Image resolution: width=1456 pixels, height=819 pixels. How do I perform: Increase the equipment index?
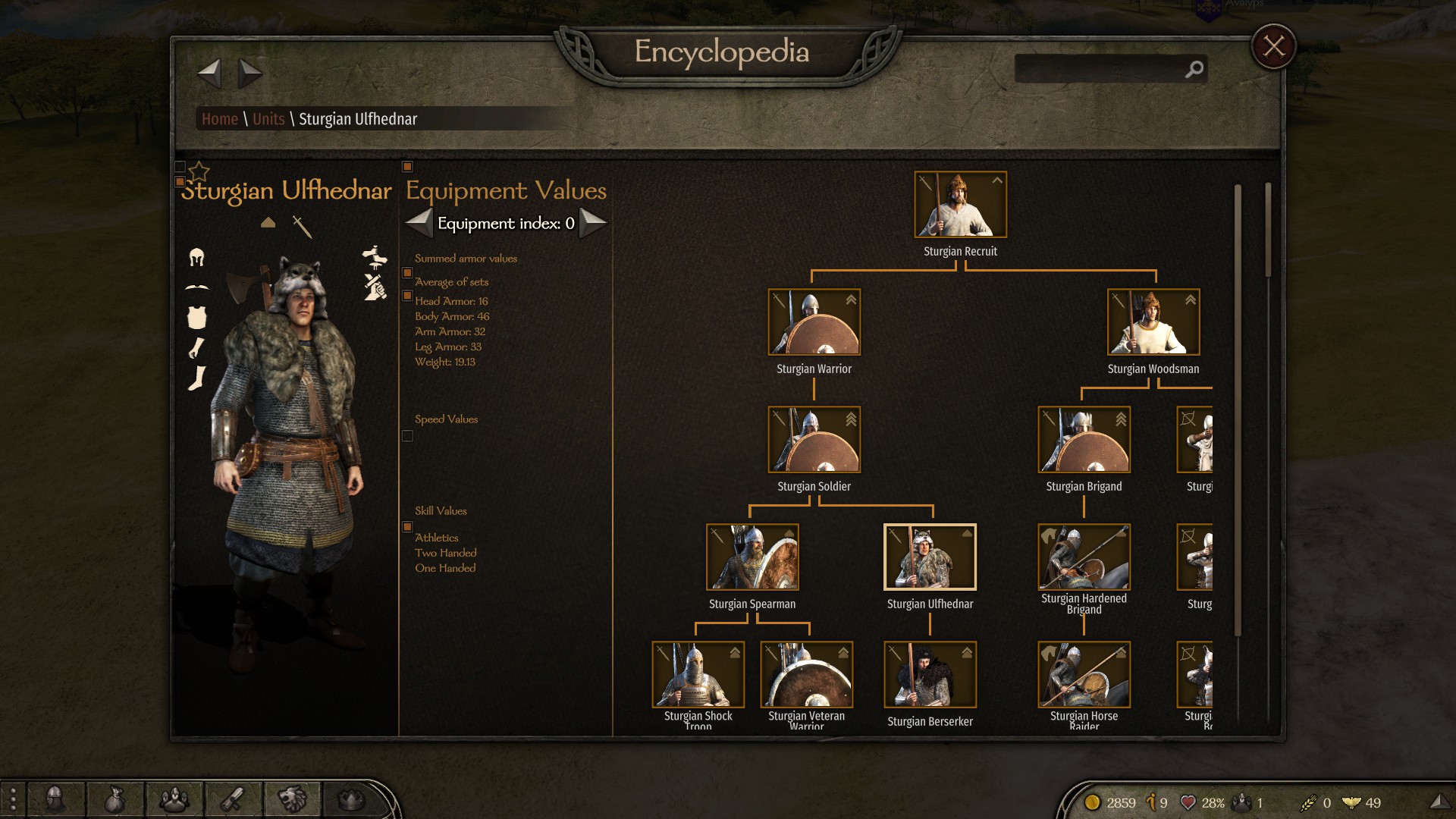coord(593,223)
